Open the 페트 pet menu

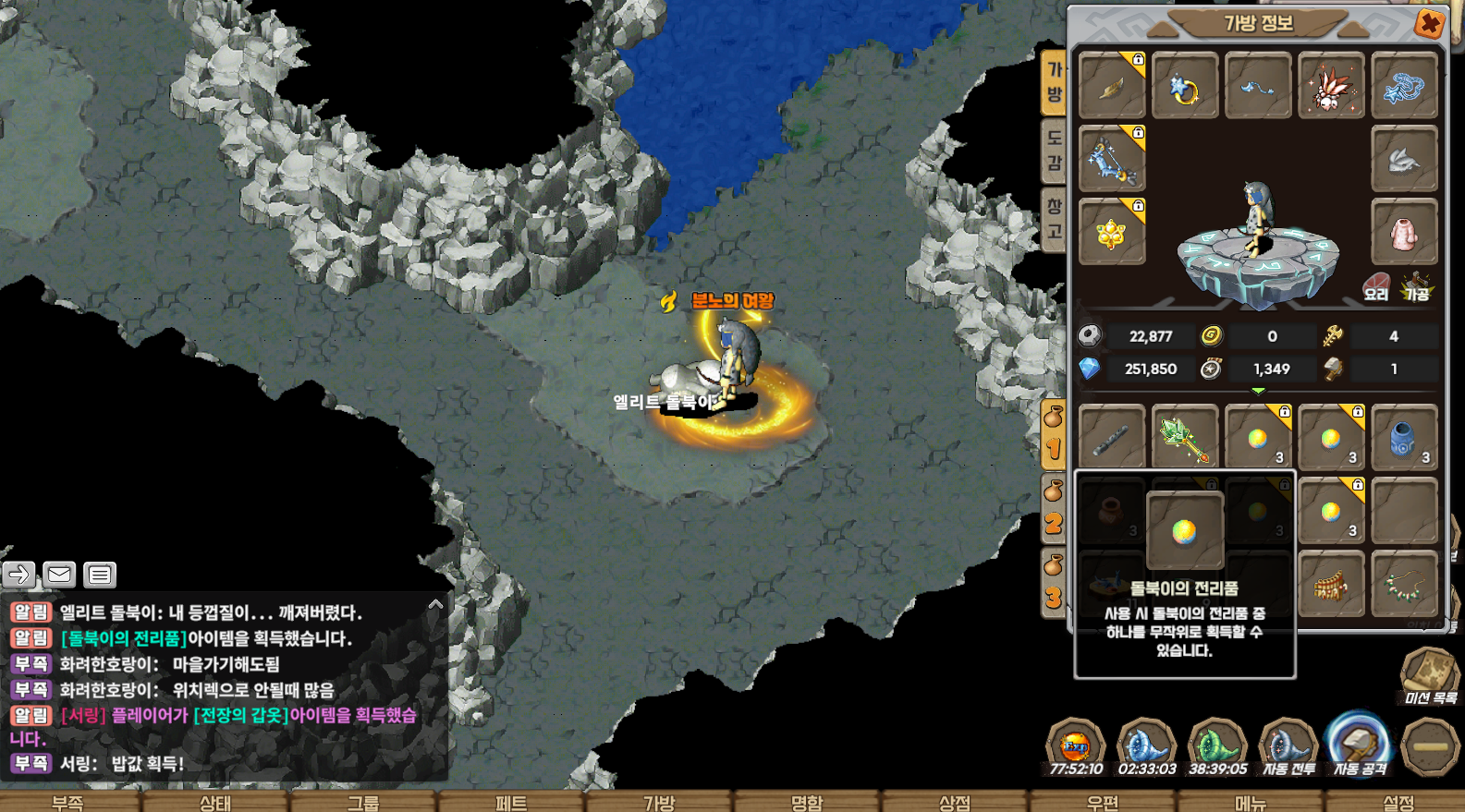point(511,802)
